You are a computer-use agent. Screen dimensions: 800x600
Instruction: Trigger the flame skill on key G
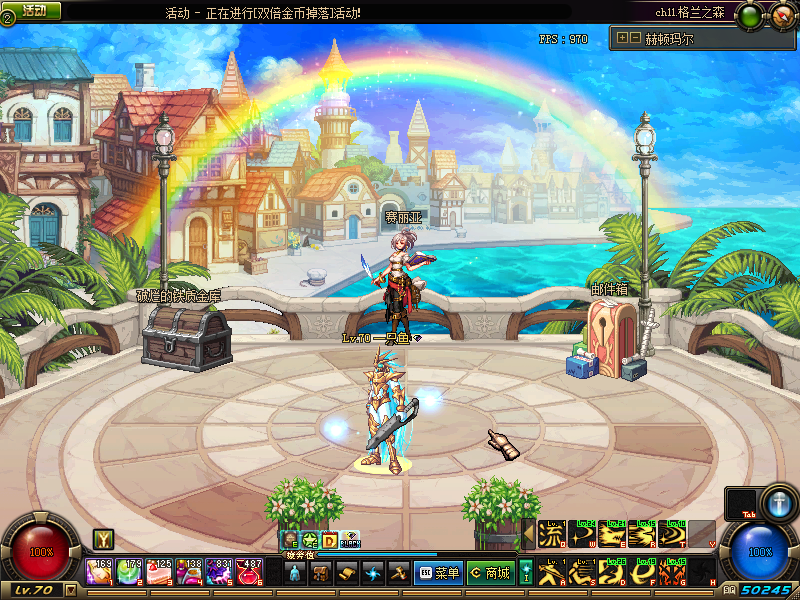[672, 572]
